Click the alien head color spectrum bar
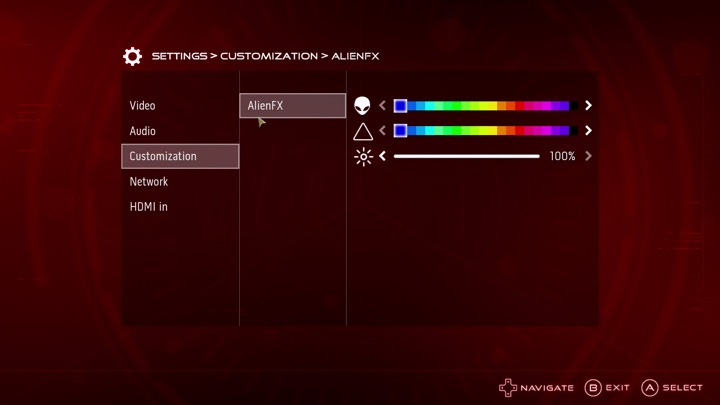Viewport: 720px width, 405px height. (485, 105)
